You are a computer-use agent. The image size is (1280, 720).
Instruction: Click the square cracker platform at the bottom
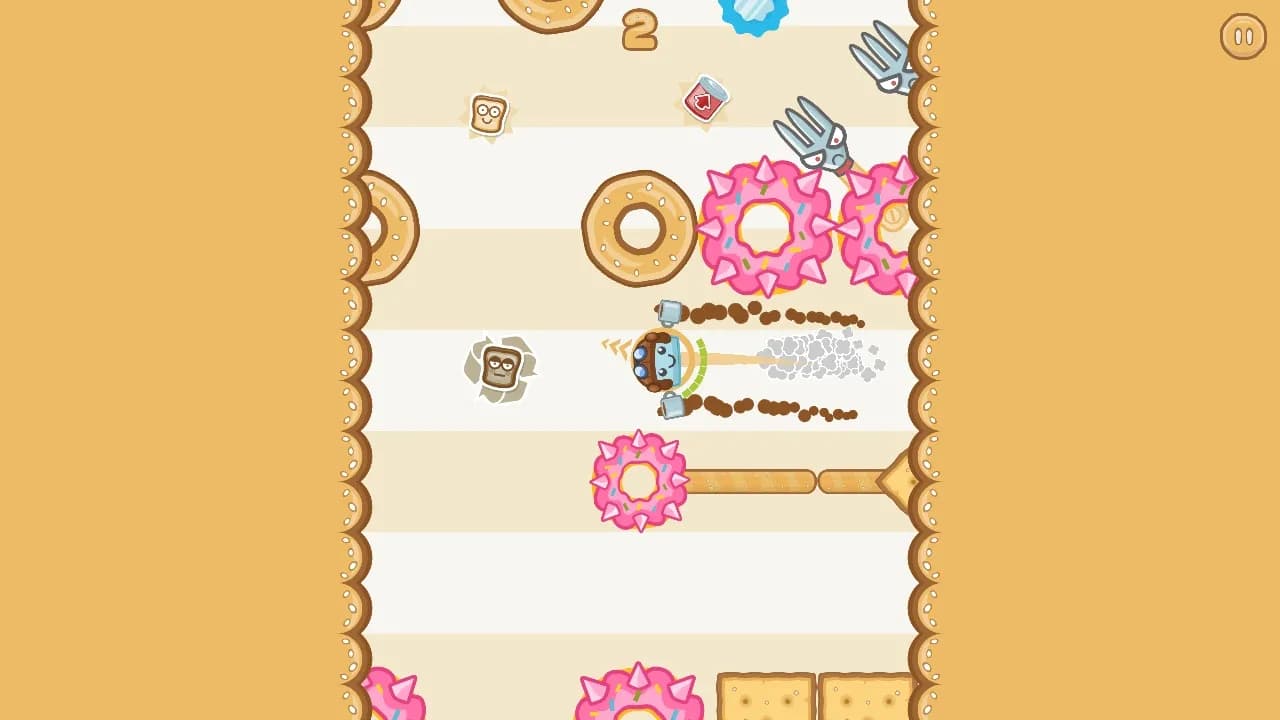point(765,700)
